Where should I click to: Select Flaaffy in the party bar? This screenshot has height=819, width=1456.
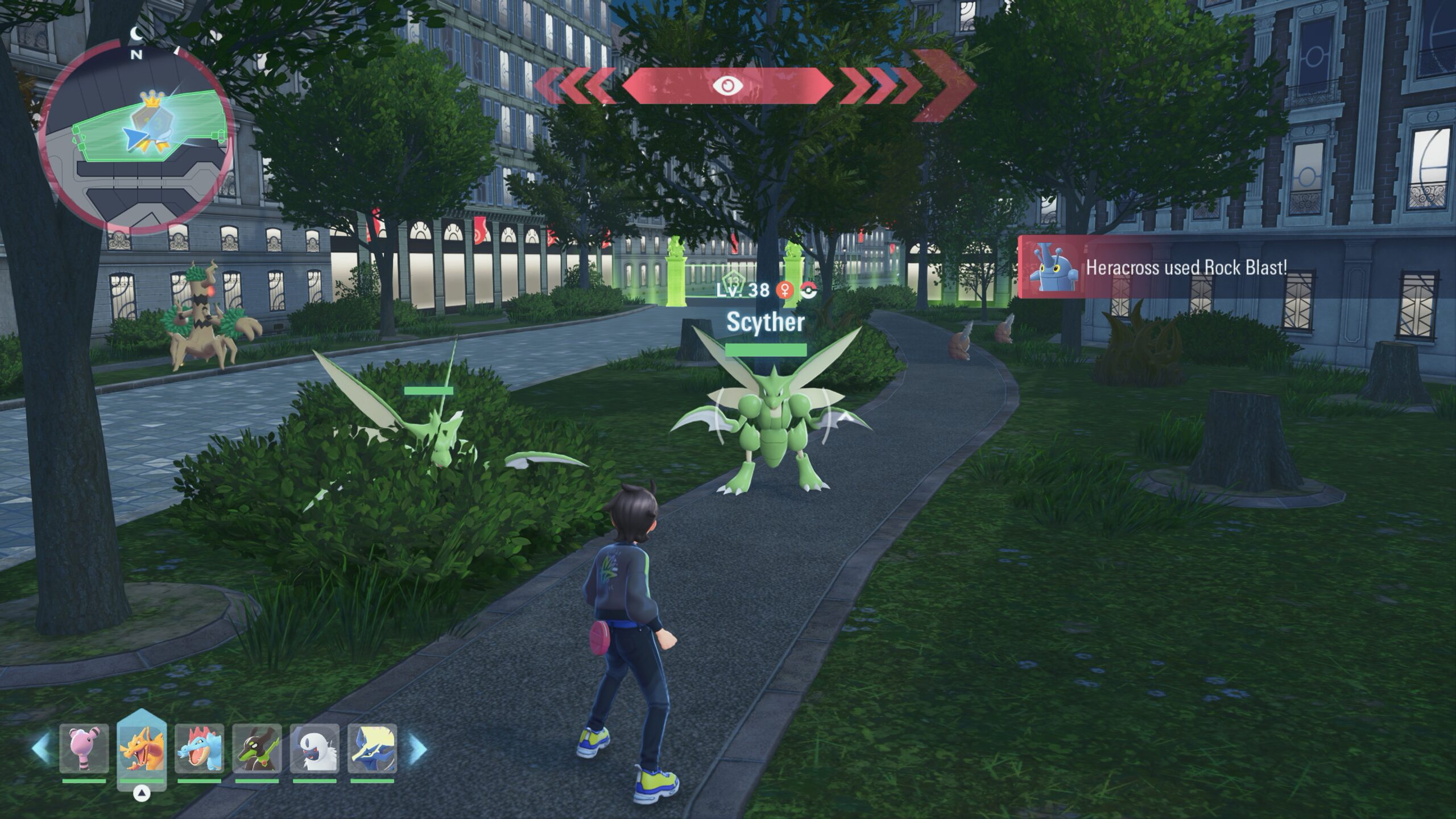[x=84, y=748]
